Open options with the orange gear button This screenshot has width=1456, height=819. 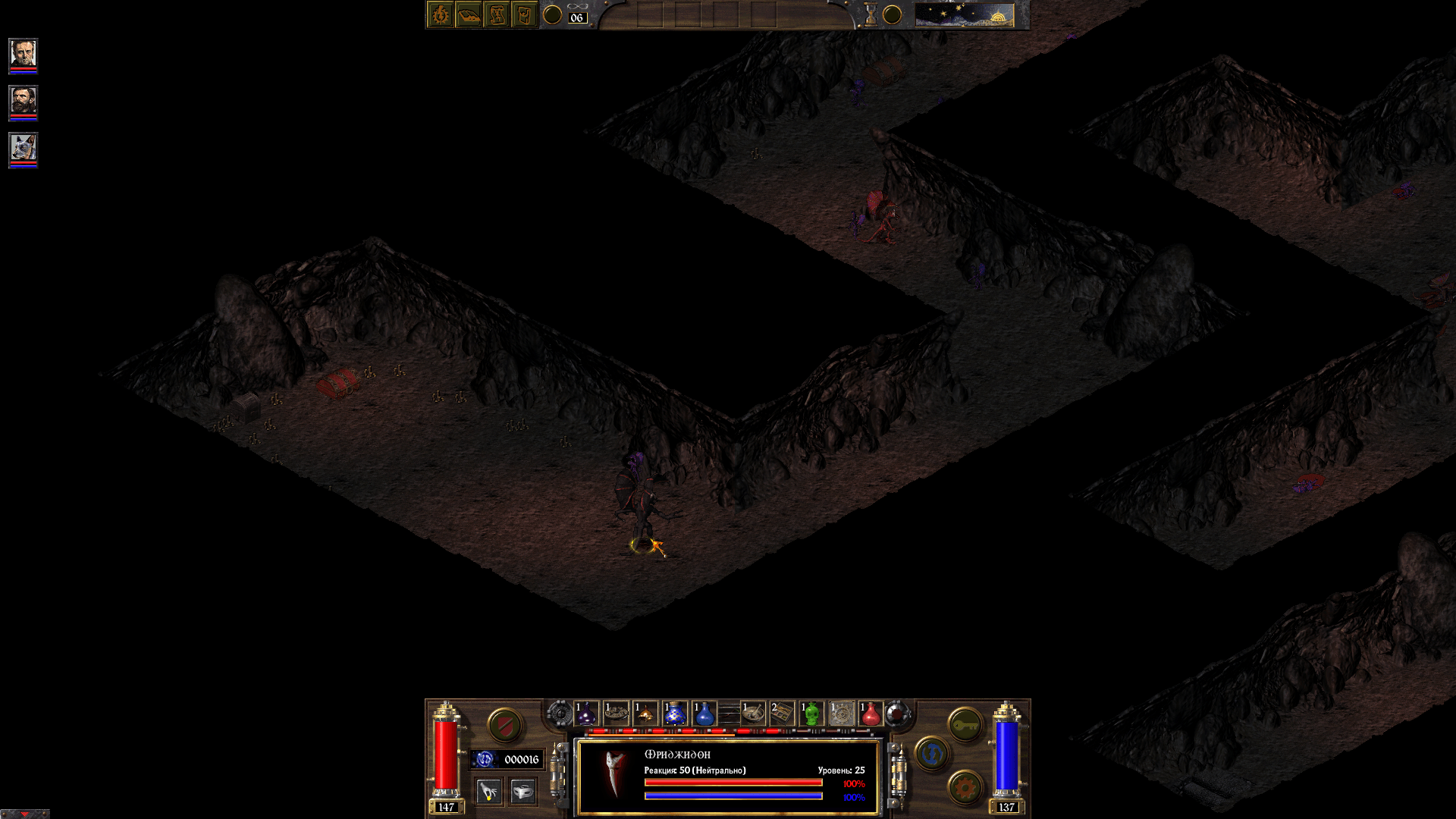[x=964, y=787]
